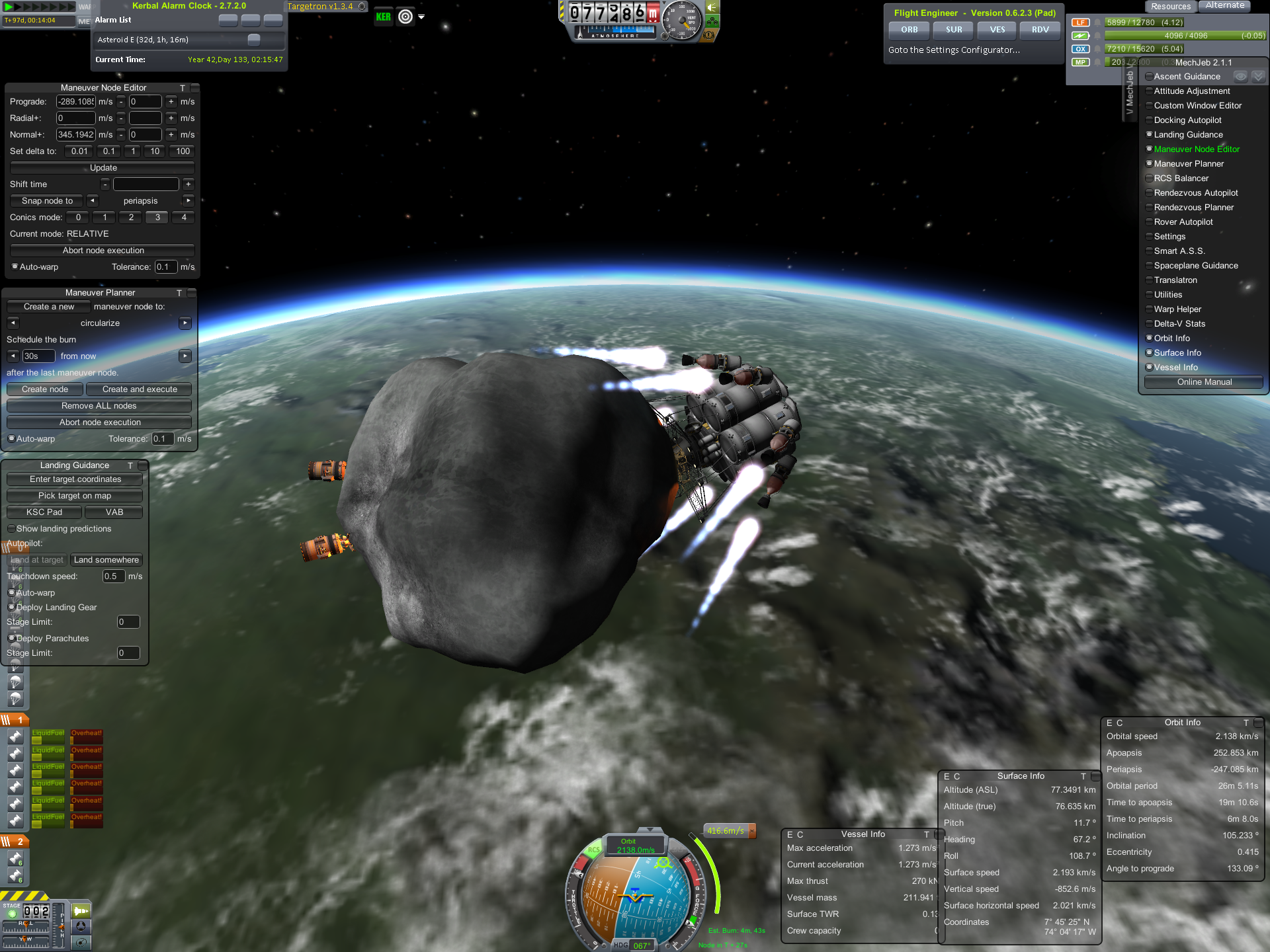Image resolution: width=1270 pixels, height=952 pixels.
Task: Select the SUR Flight Engineer button
Action: point(953,30)
